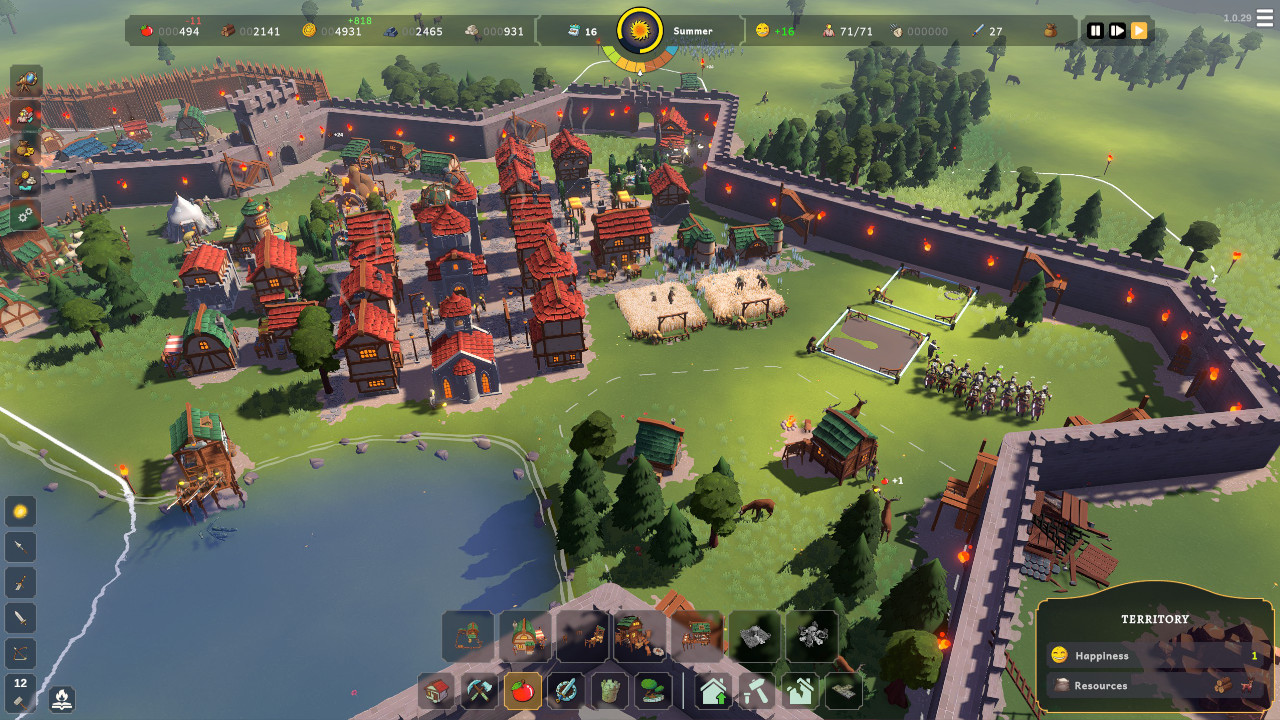Screen dimensions: 1280x720
Task: Click the hammer builders button showing 12
Action: [x=21, y=690]
